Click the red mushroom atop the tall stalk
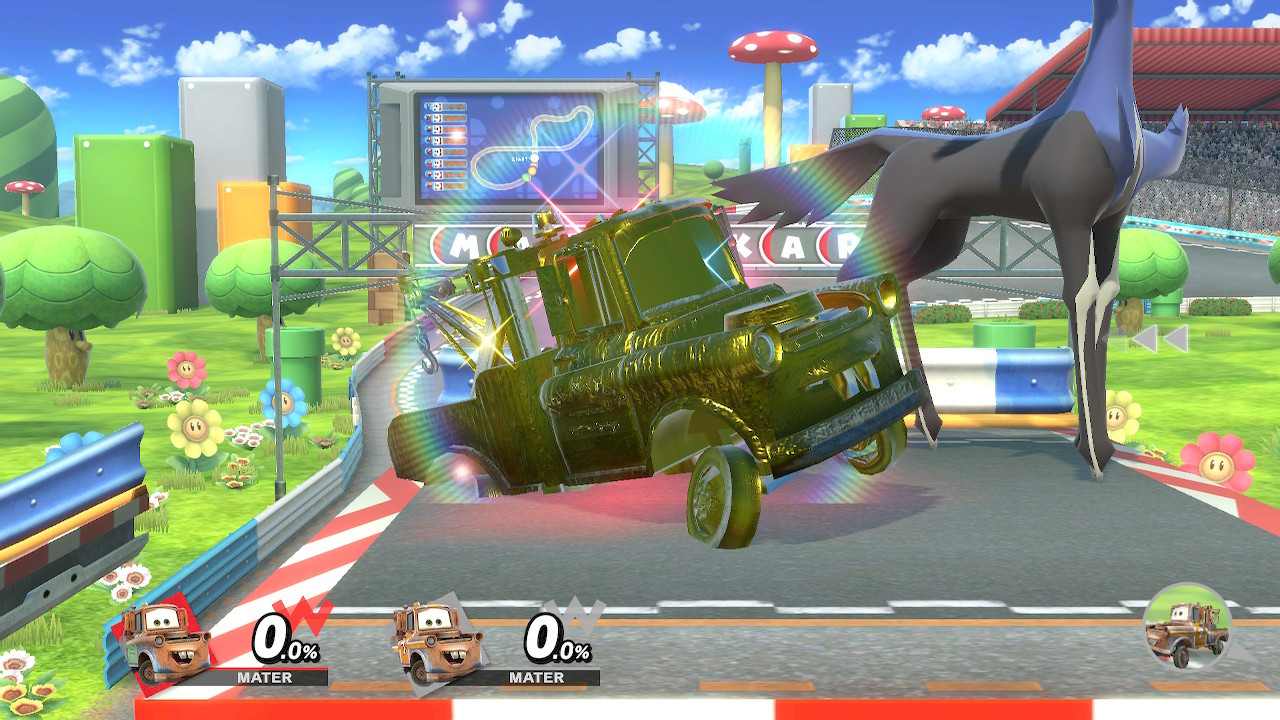The width and height of the screenshot is (1280, 720). 770,45
